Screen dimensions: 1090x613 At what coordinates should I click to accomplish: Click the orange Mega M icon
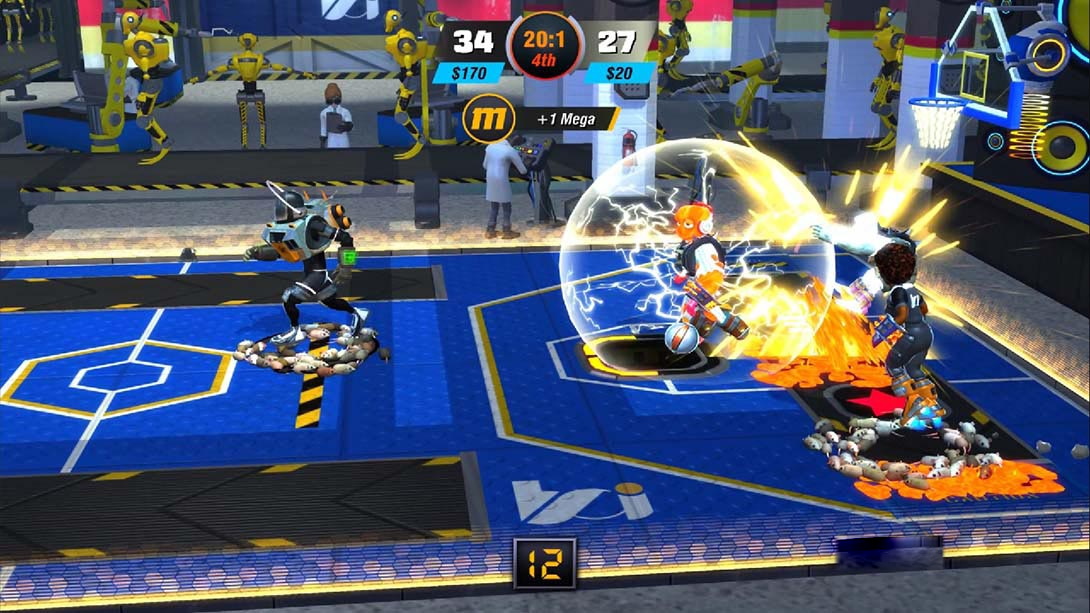489,119
